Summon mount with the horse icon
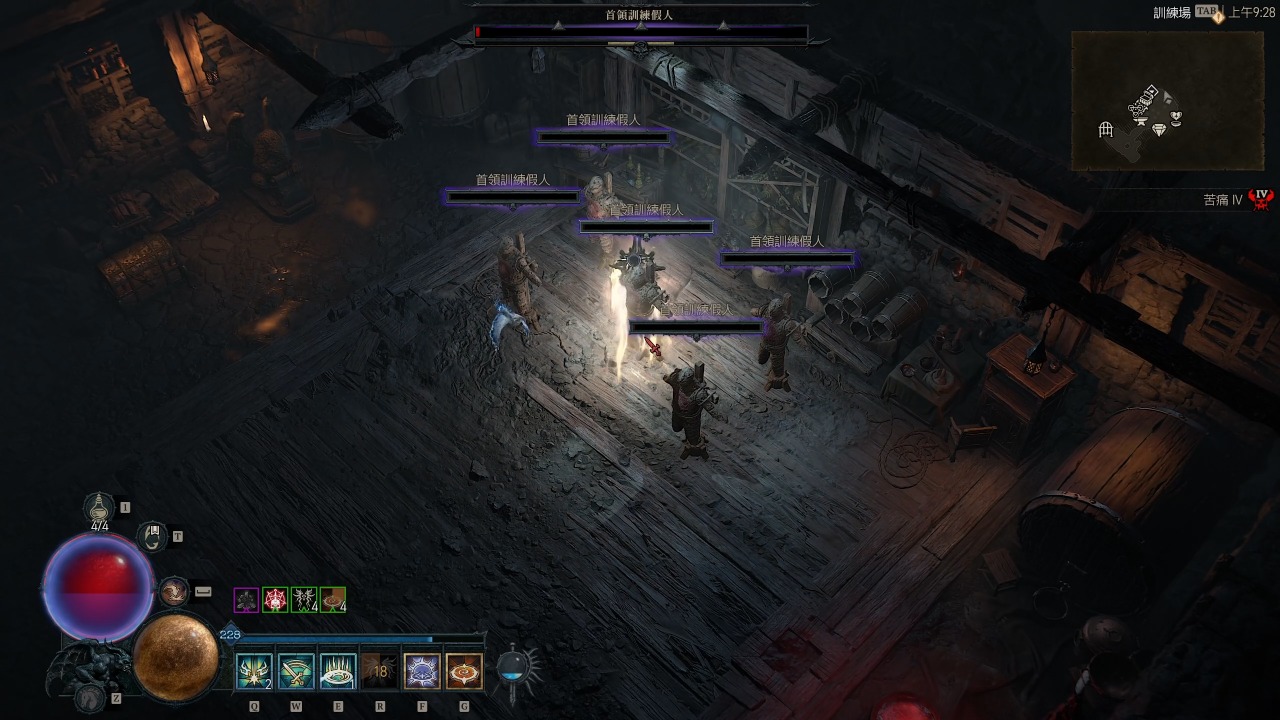This screenshot has width=1280, height=720. 90,697
